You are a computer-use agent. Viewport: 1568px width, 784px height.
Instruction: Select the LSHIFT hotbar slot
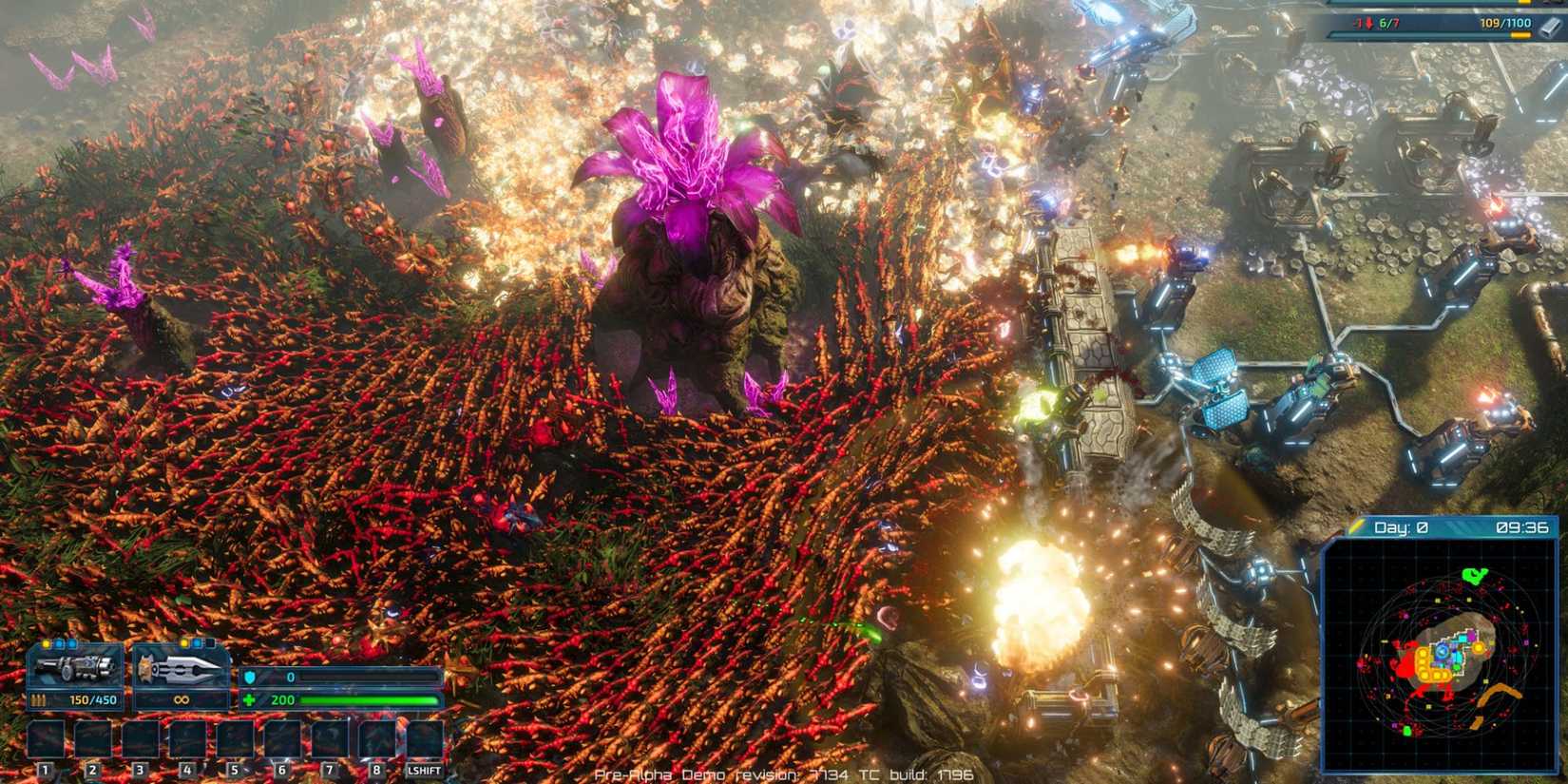[425, 739]
